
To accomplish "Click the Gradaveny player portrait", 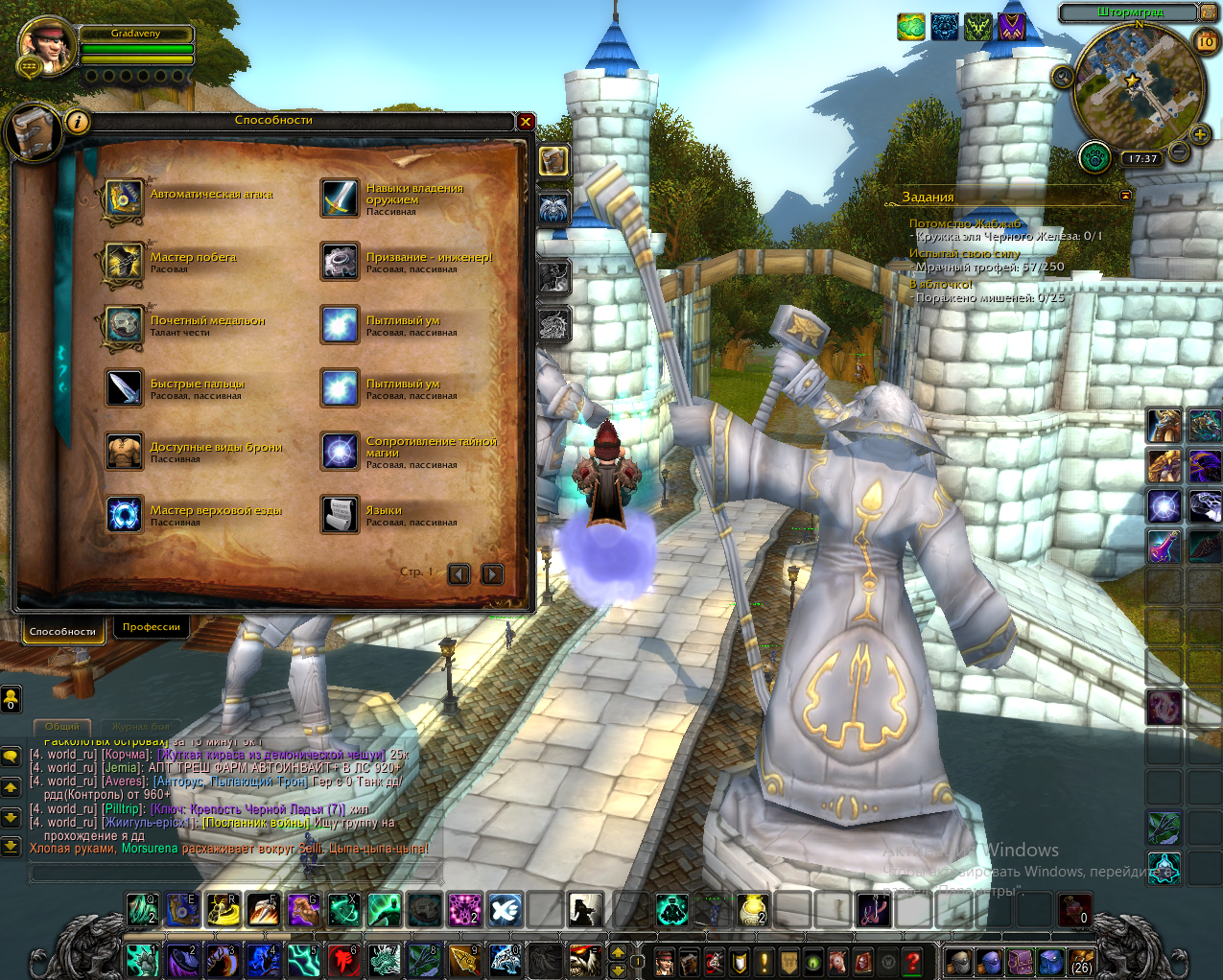I will click(x=47, y=46).
